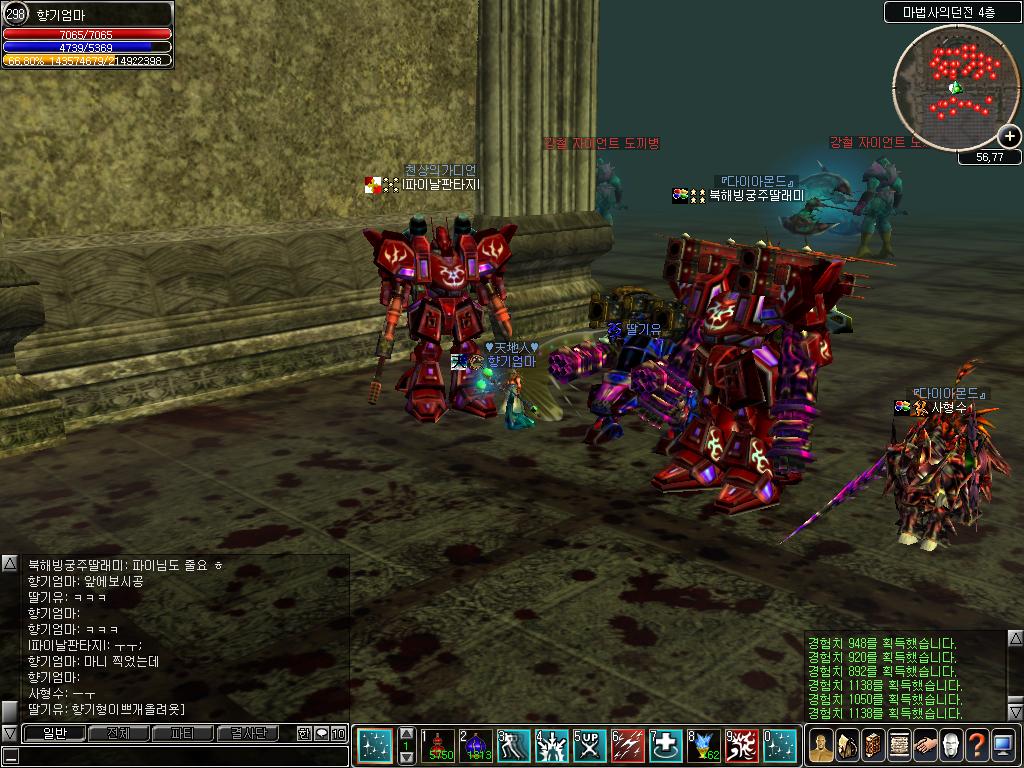Screen dimensions: 1024x768
Task: Open the 파티 chat tab
Action: (183, 733)
